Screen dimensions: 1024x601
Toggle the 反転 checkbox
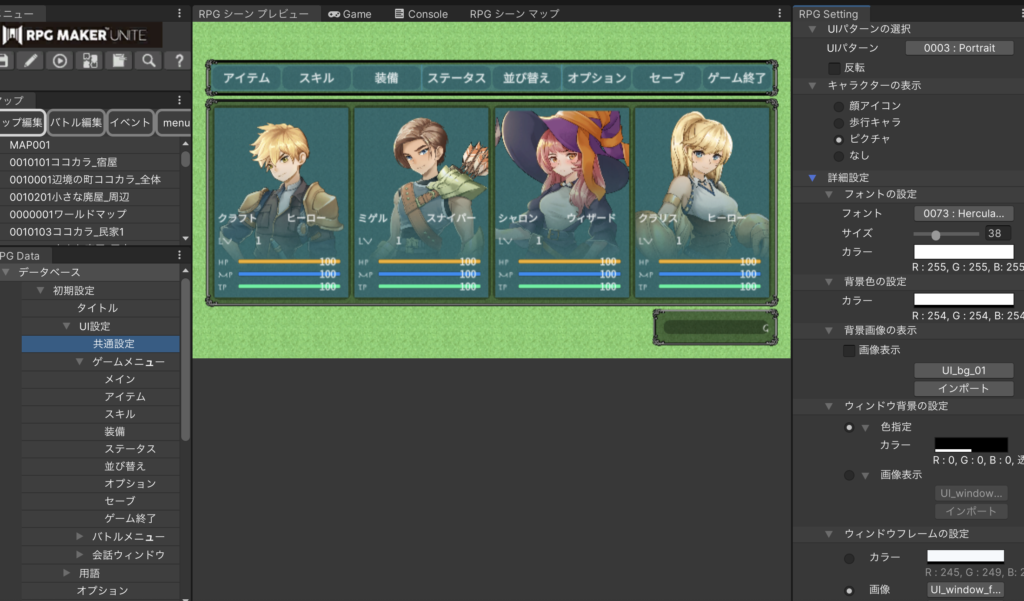click(x=835, y=67)
